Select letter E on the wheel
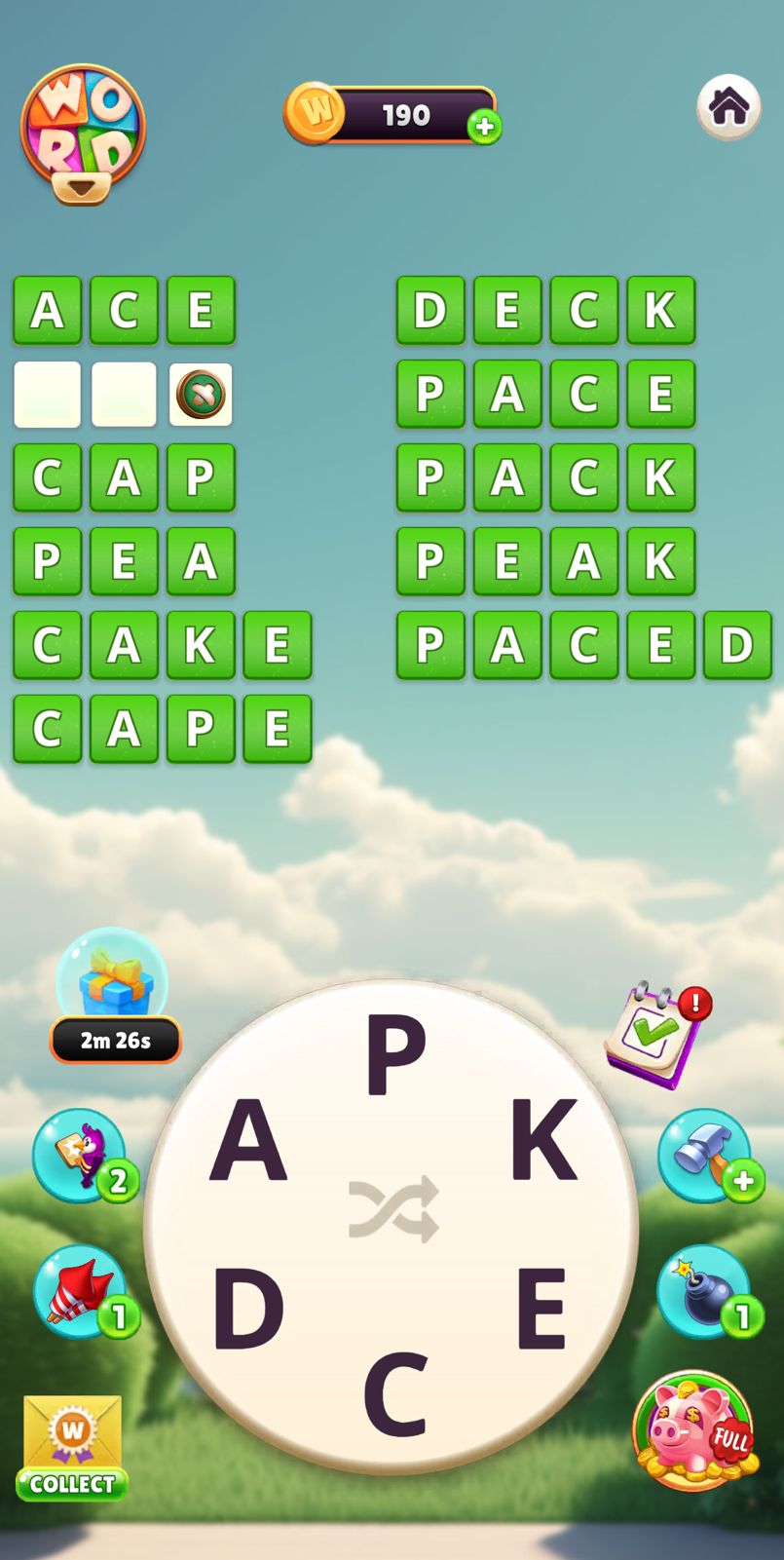784x1560 pixels. click(541, 1308)
